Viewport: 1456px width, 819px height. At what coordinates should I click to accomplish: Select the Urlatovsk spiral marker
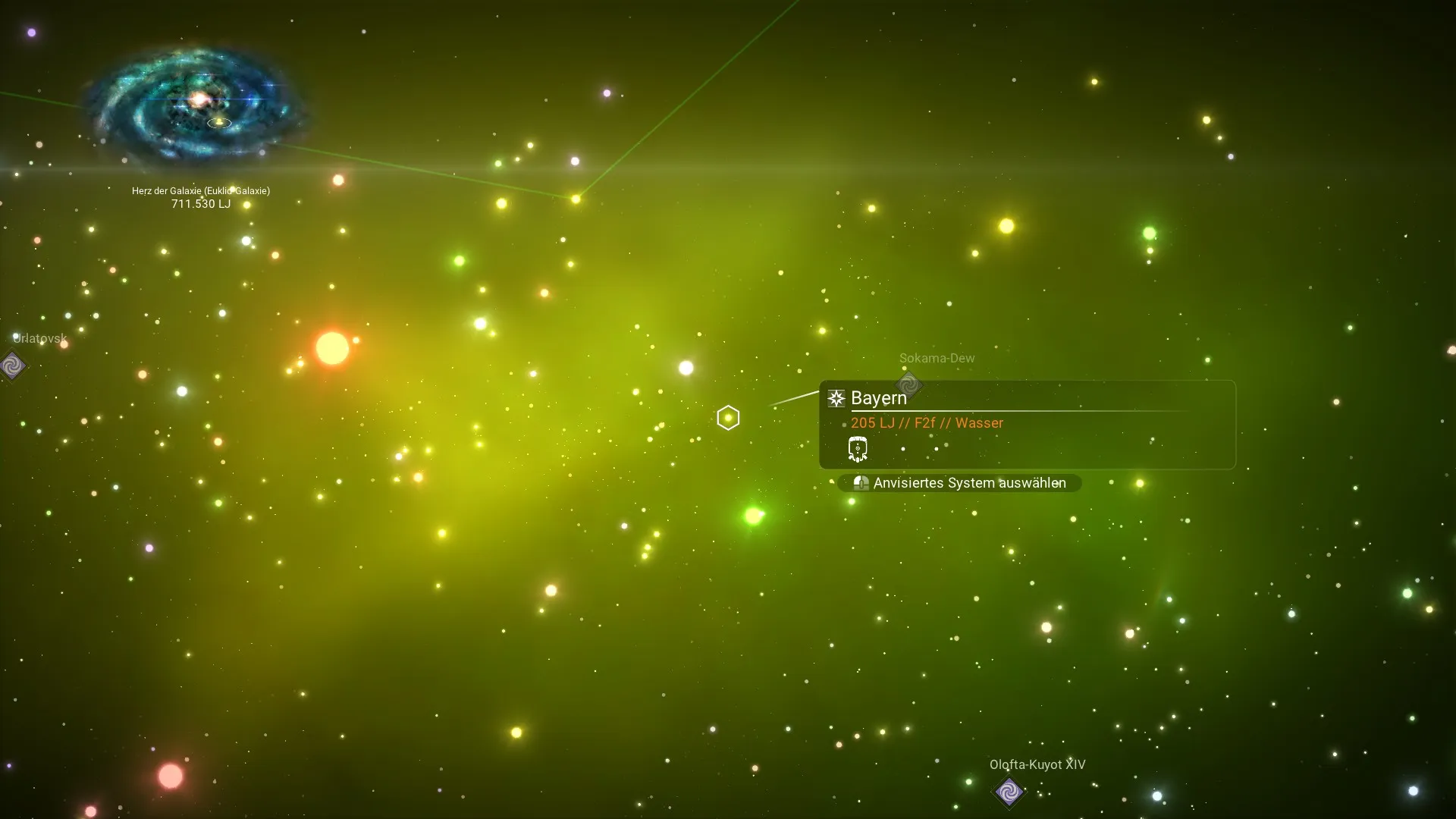coord(12,366)
